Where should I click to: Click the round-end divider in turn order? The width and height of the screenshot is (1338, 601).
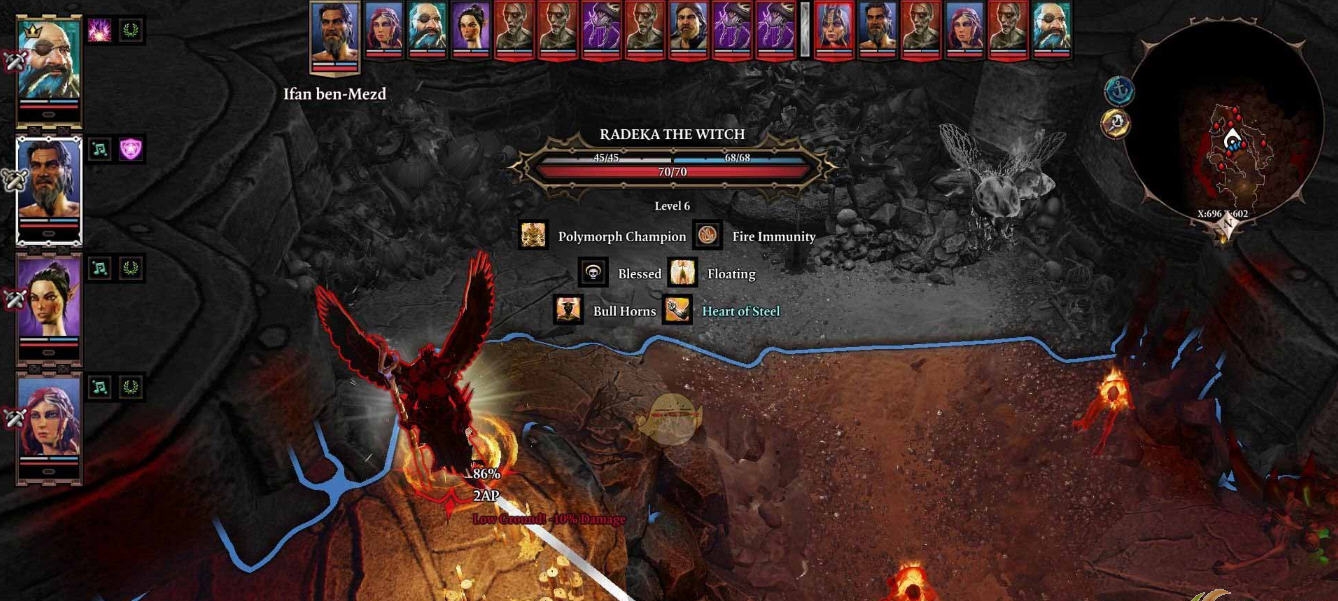click(x=804, y=28)
